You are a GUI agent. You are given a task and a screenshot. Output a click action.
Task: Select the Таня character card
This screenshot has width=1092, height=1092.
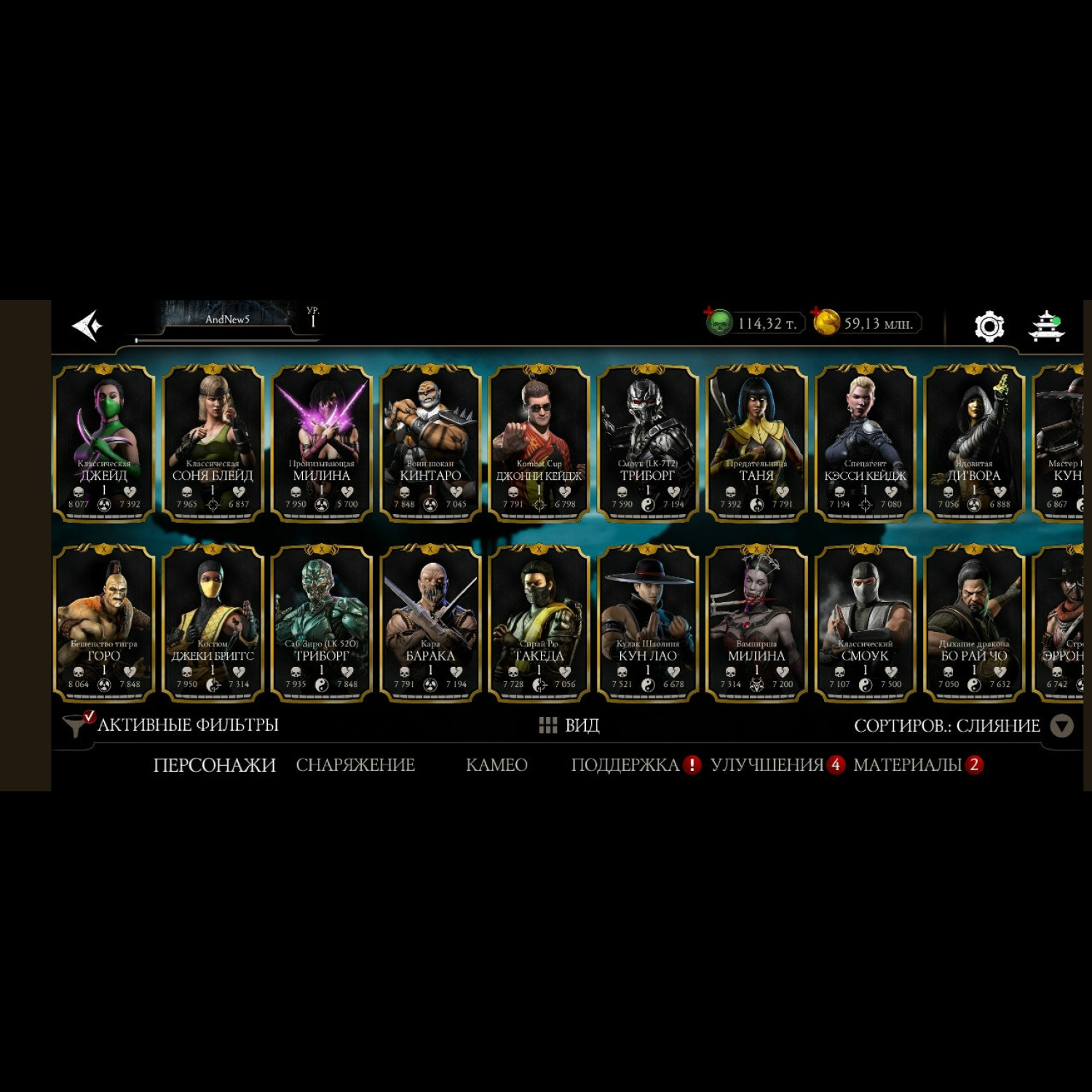click(756, 443)
